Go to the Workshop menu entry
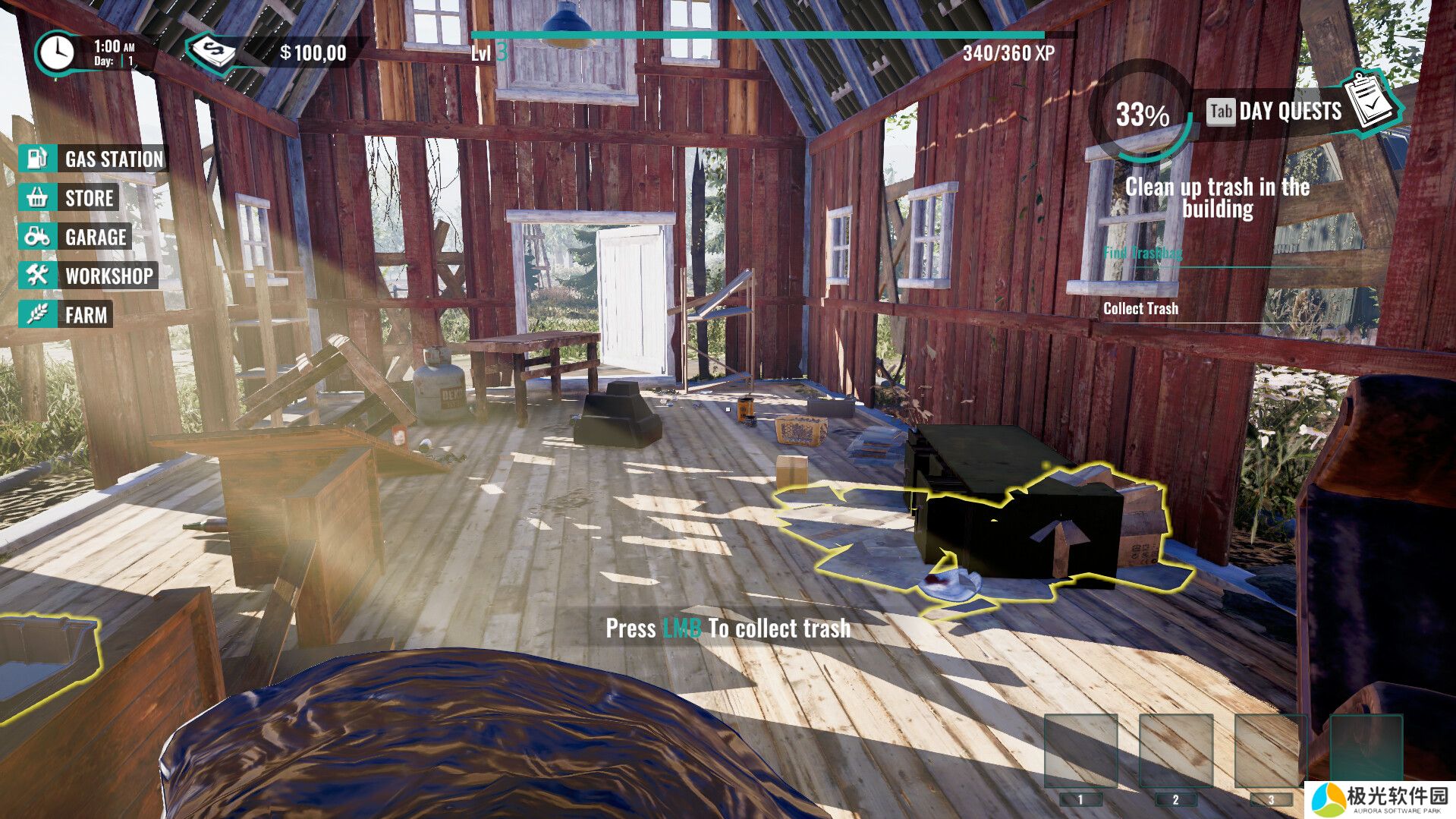Viewport: 1456px width, 819px height. [90, 276]
